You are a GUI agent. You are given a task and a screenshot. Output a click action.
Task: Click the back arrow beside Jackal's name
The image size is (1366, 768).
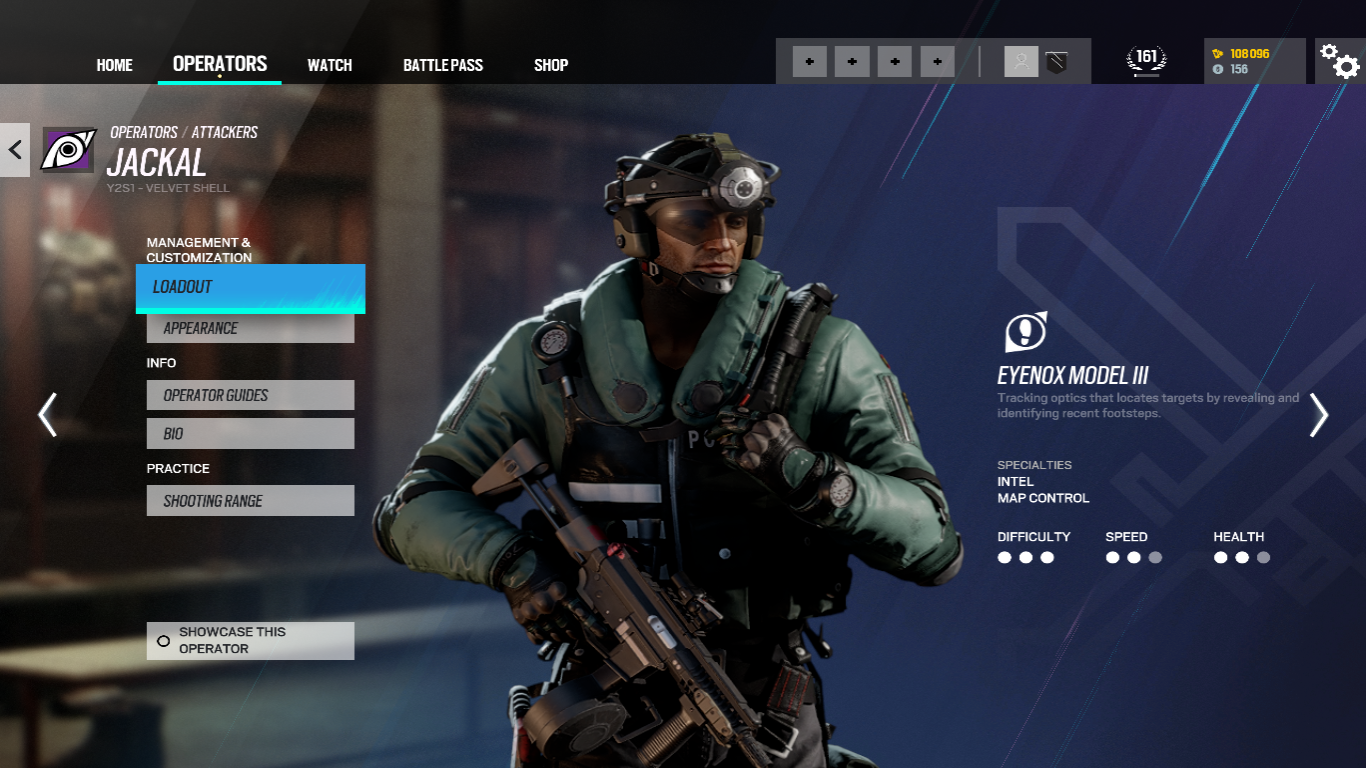[15, 150]
